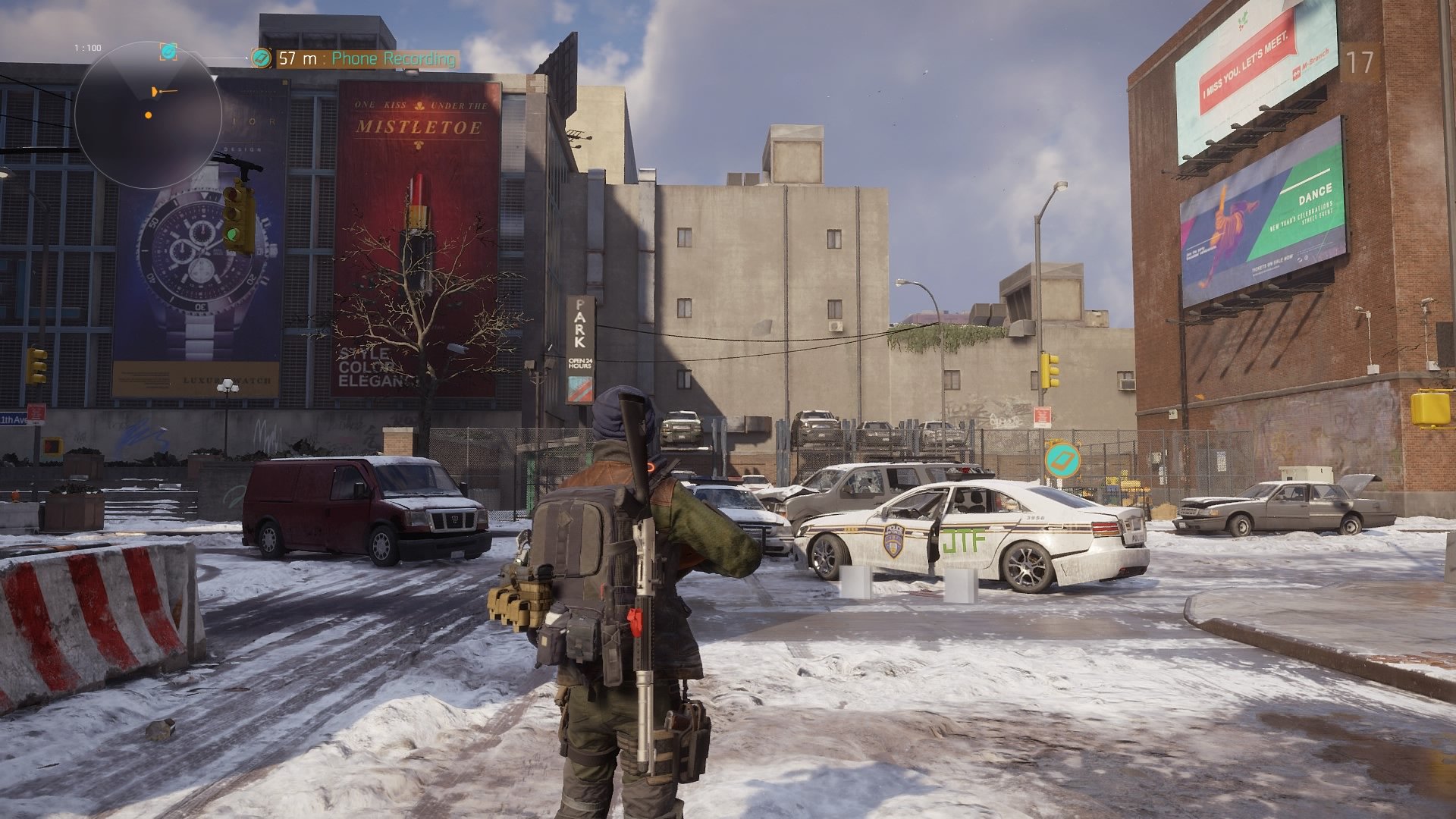1456x819 pixels.
Task: Click the teal icon on the minimap's rim
Action: pos(168,51)
